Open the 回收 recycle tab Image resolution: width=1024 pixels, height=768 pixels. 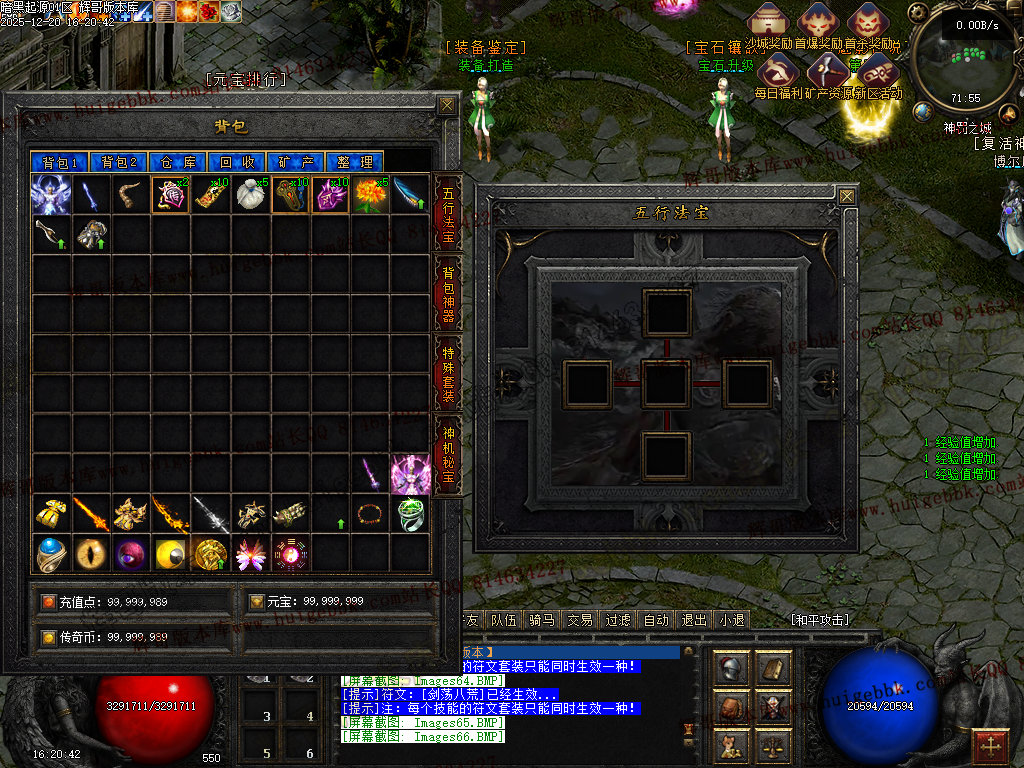[238, 162]
